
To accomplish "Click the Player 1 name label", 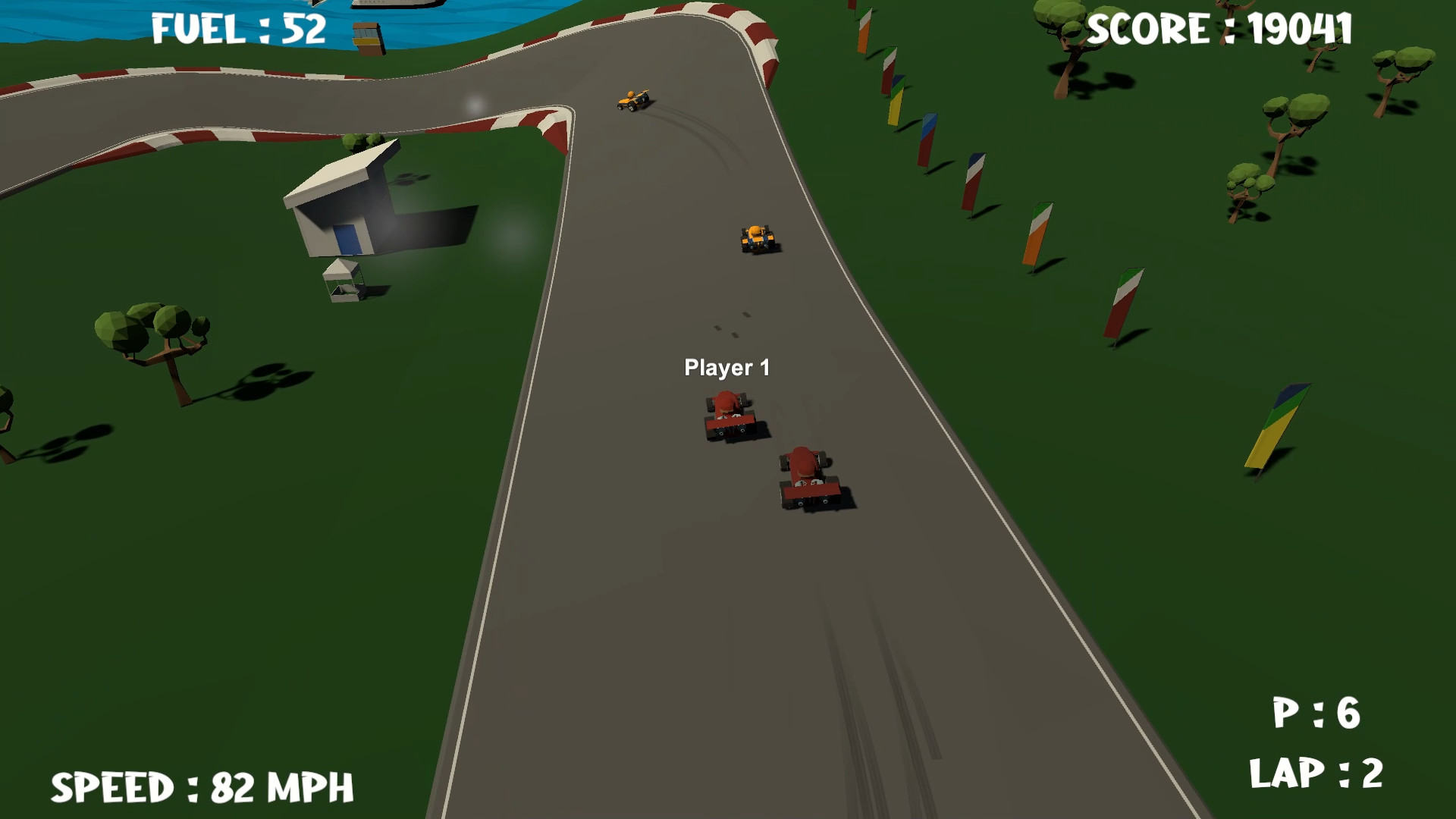I will tap(727, 367).
